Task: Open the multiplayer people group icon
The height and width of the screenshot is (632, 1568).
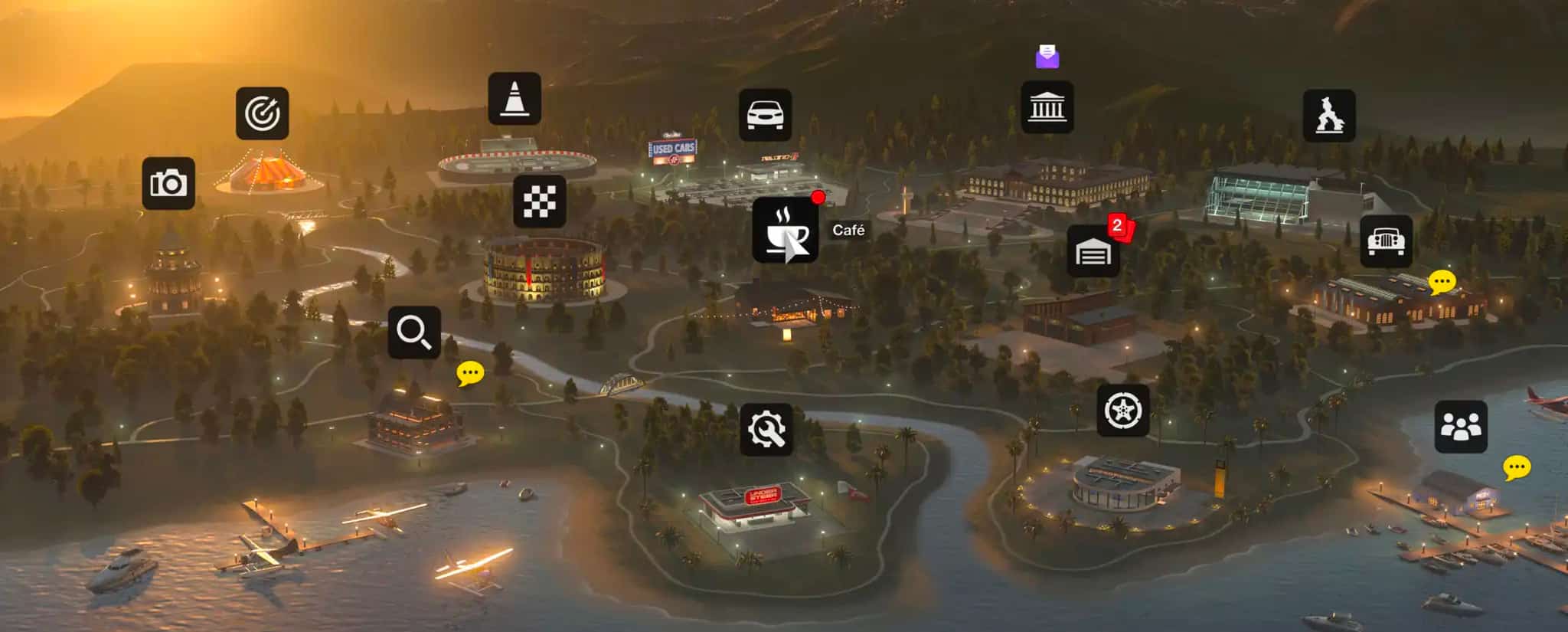Action: coord(1461,427)
